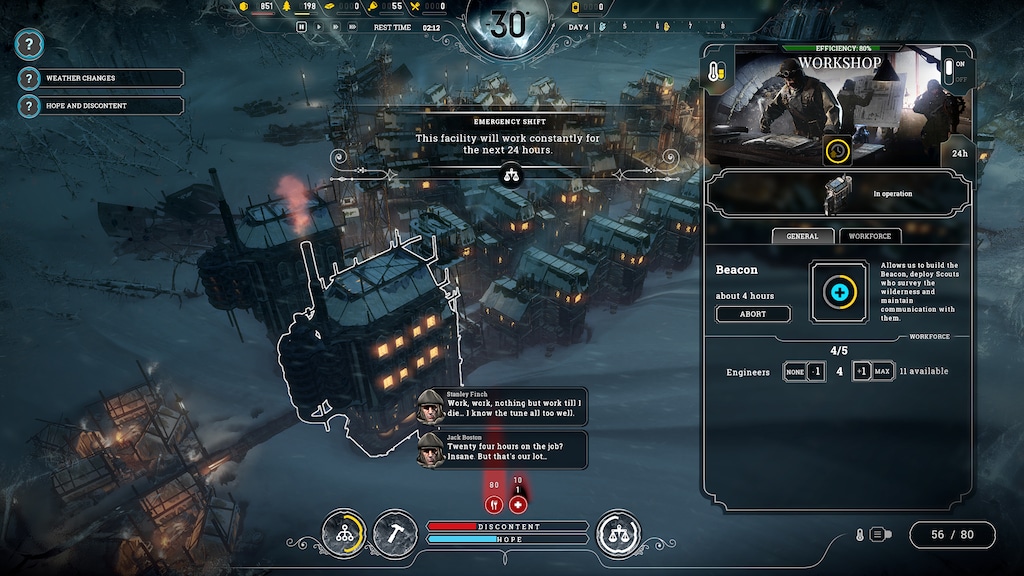Set game speed to normal play
The image size is (1024, 576).
coord(320,27)
